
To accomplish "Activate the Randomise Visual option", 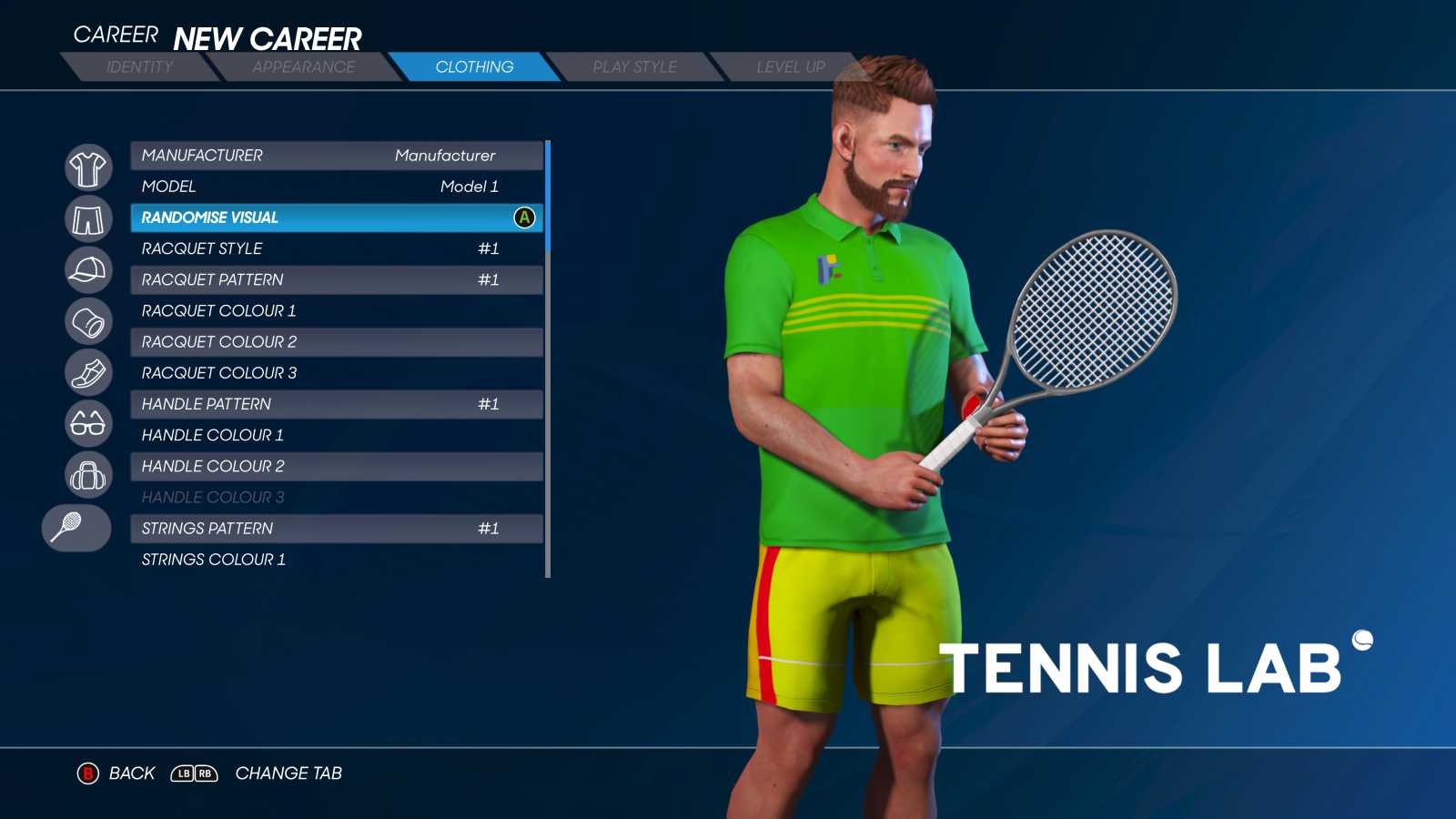I will coord(337,218).
